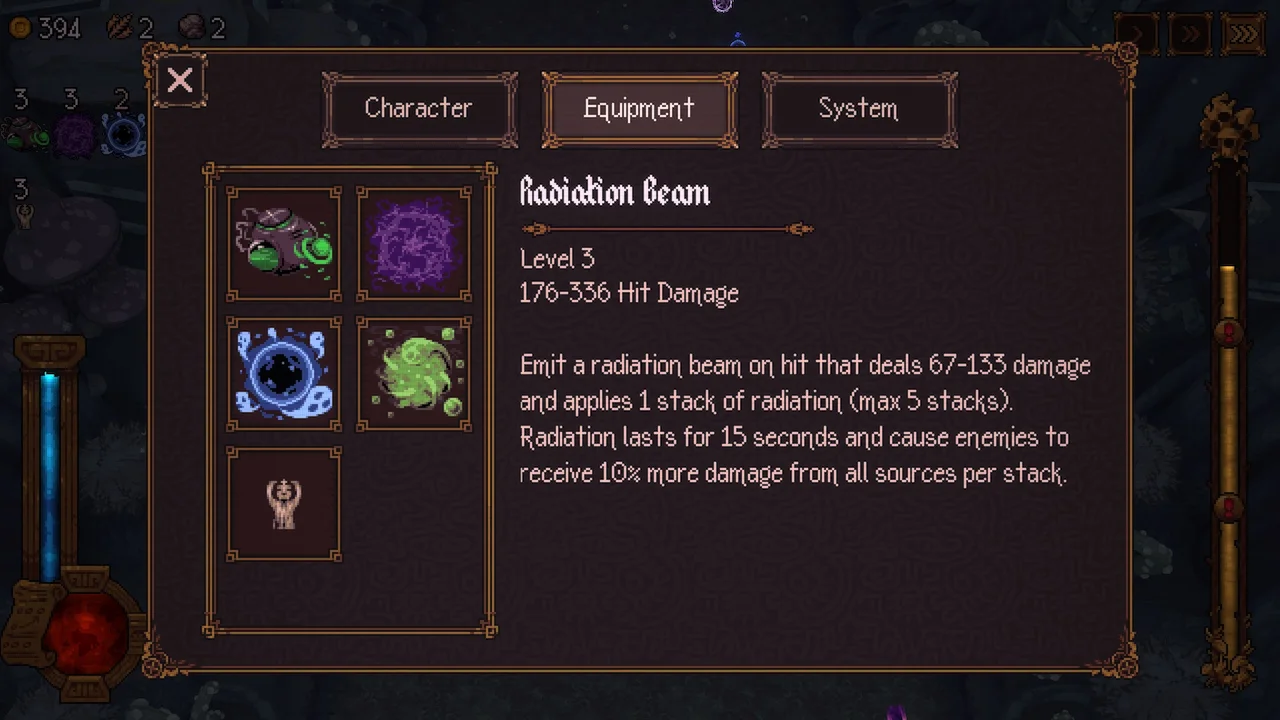Set game speed to single arrow
Viewport: 1280px width, 720px height.
click(1137, 34)
